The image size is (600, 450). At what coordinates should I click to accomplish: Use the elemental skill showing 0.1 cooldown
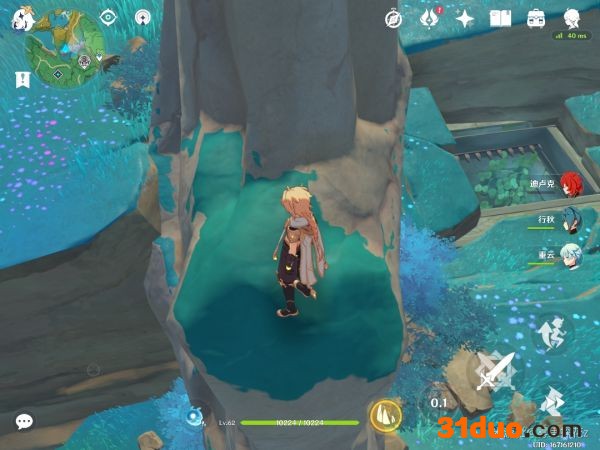439,402
